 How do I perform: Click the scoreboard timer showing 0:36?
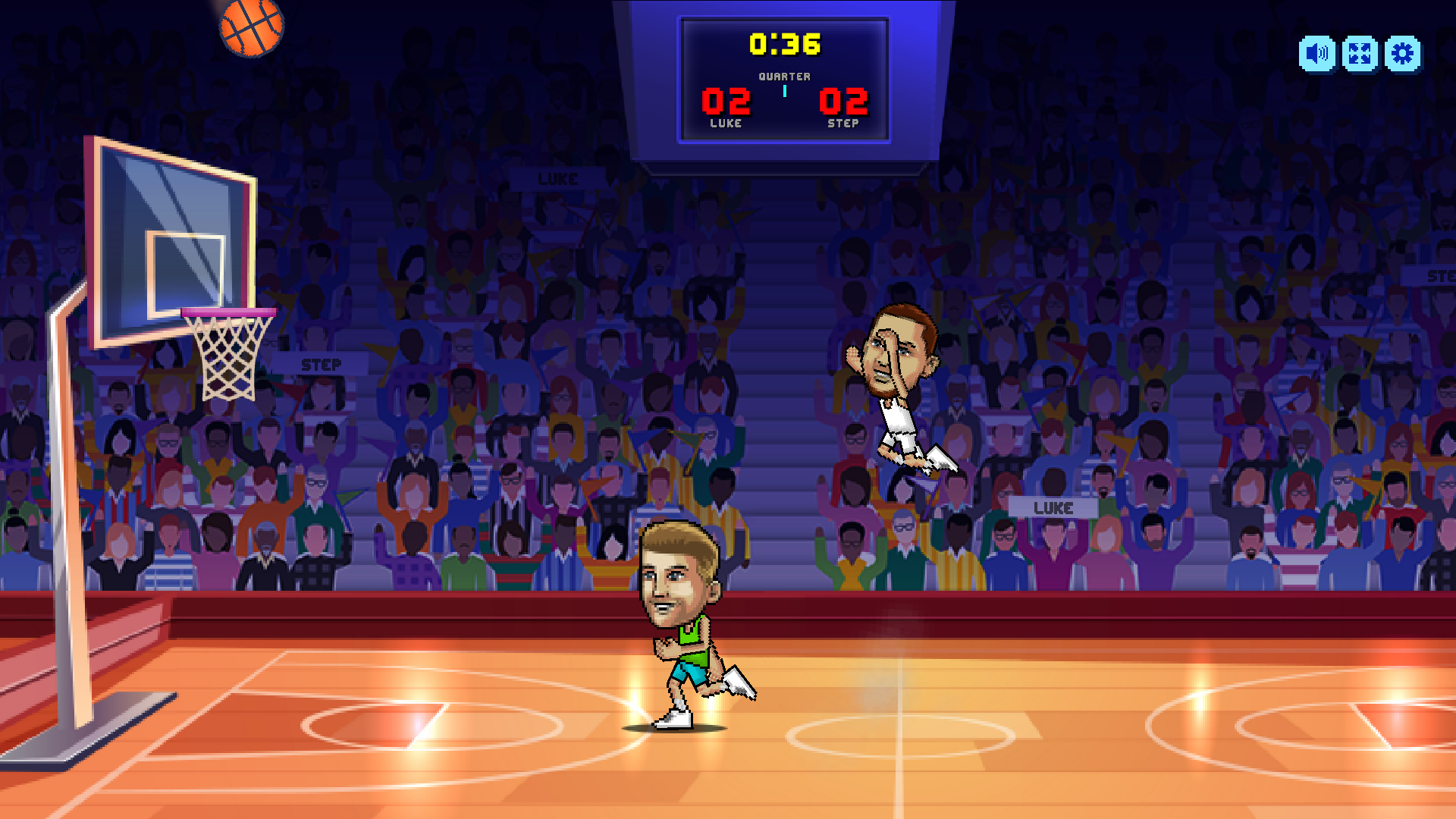tap(786, 44)
